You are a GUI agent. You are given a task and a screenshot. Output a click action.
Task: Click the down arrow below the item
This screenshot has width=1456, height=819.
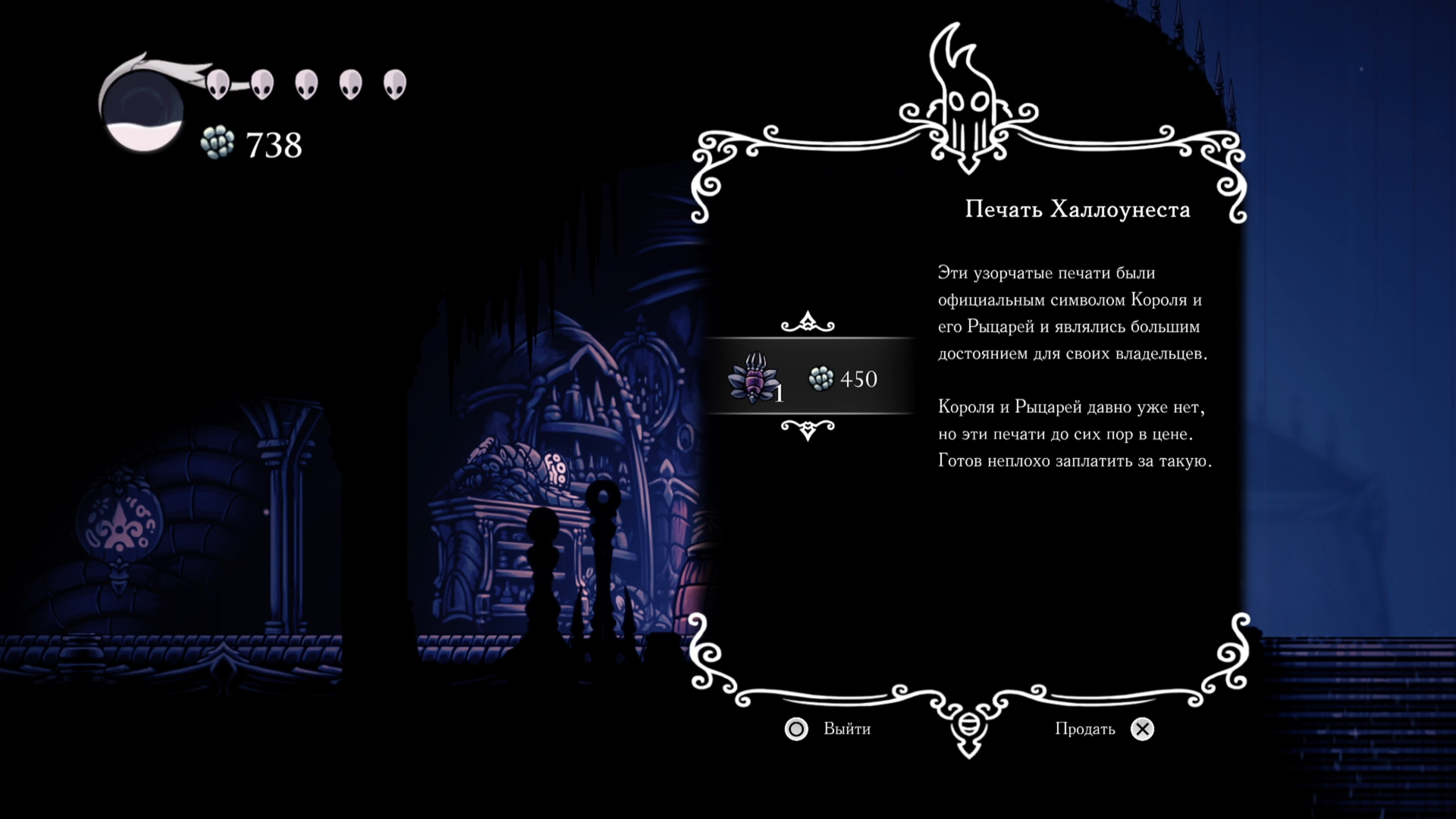click(808, 430)
